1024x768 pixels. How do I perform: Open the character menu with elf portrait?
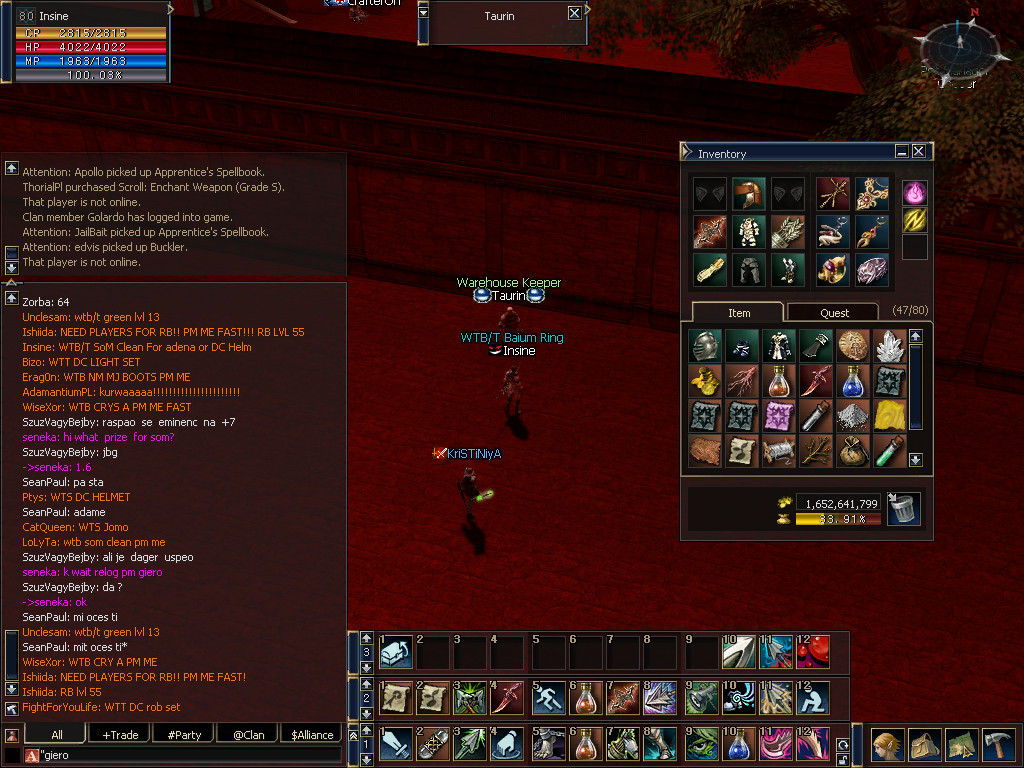point(884,744)
